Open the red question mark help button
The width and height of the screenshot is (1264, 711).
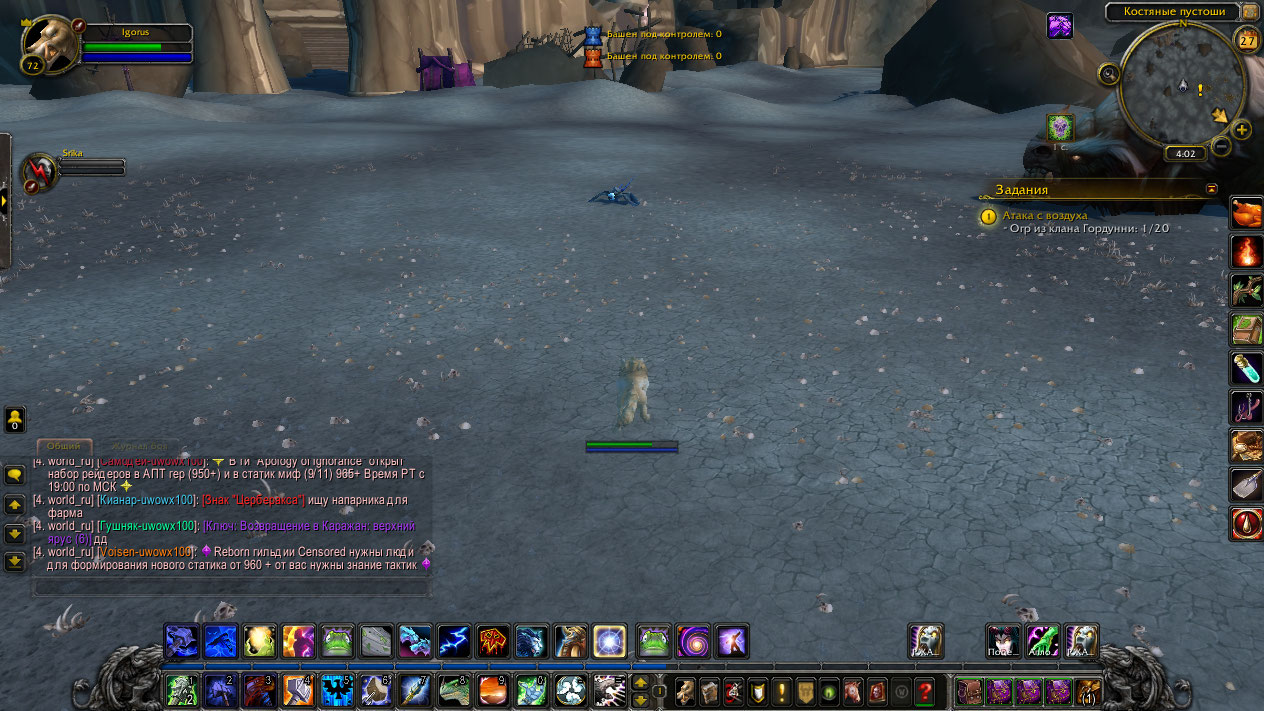coord(925,690)
